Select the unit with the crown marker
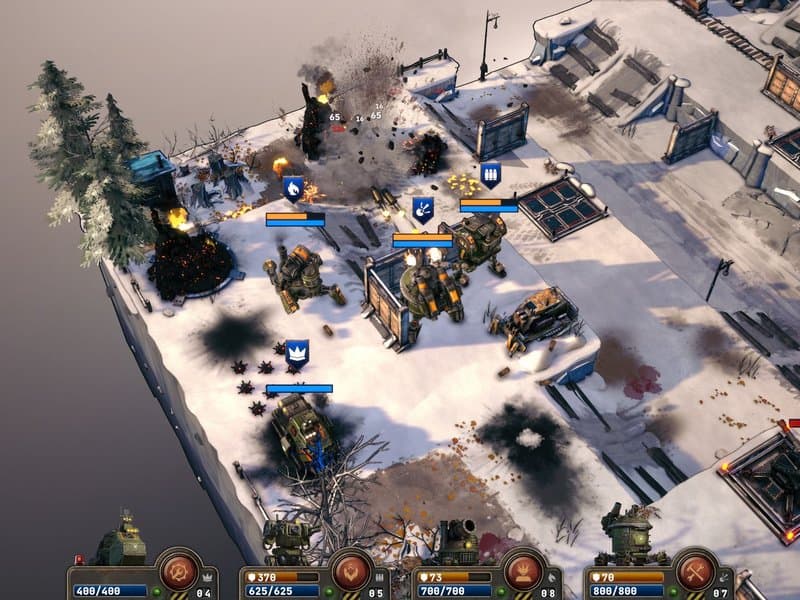 pos(301,430)
